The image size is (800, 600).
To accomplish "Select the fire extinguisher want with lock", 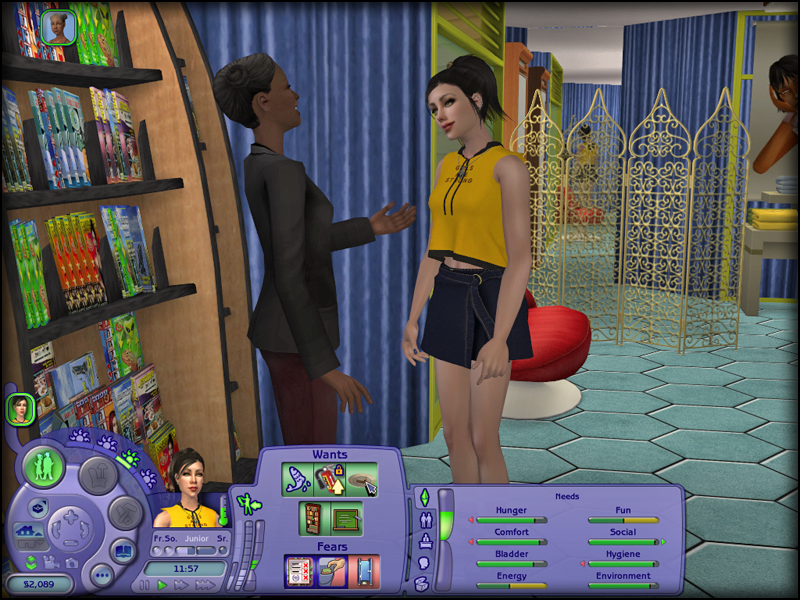I will point(328,479).
